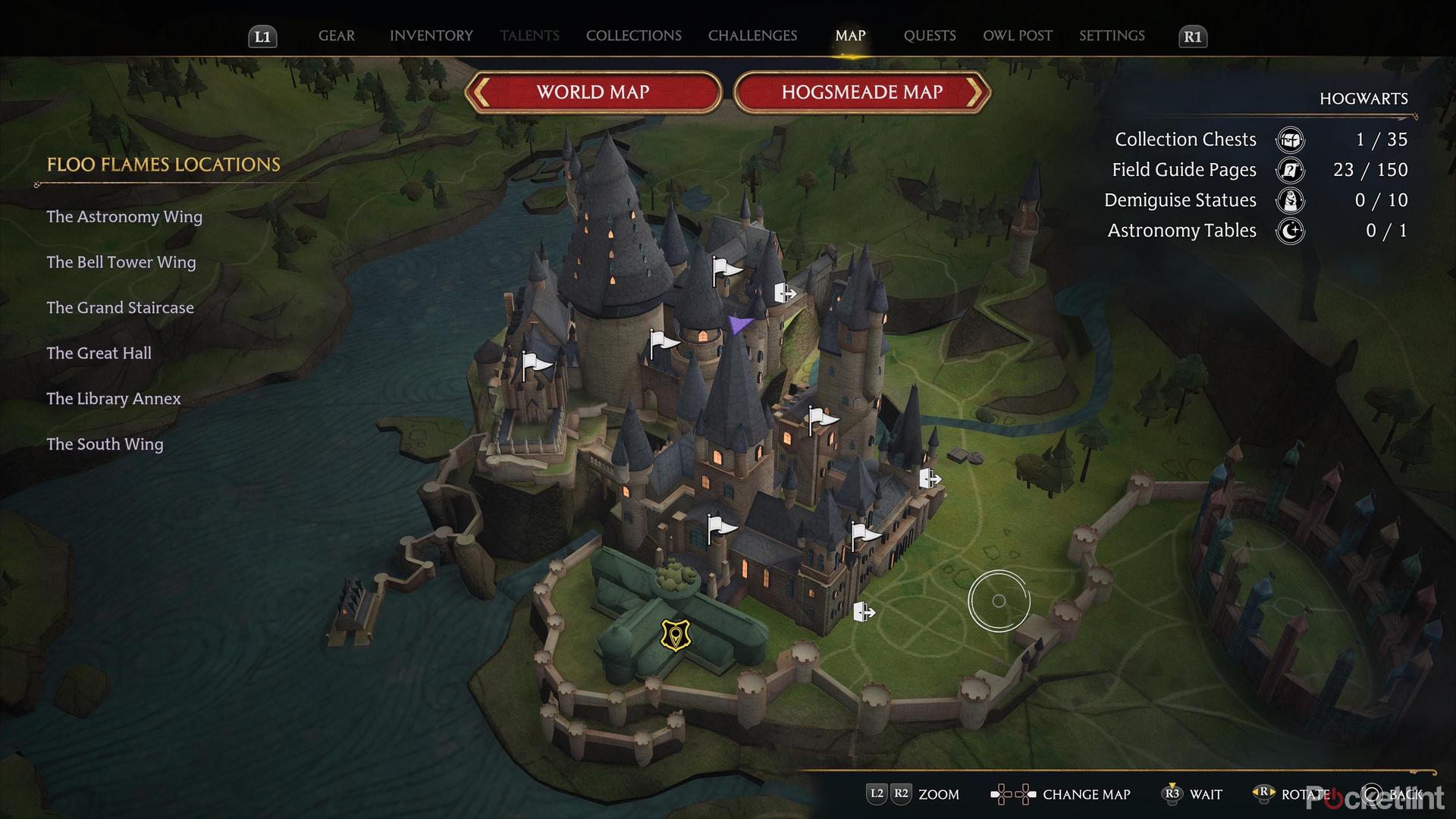Click the purple arrow player marker

pos(739,325)
